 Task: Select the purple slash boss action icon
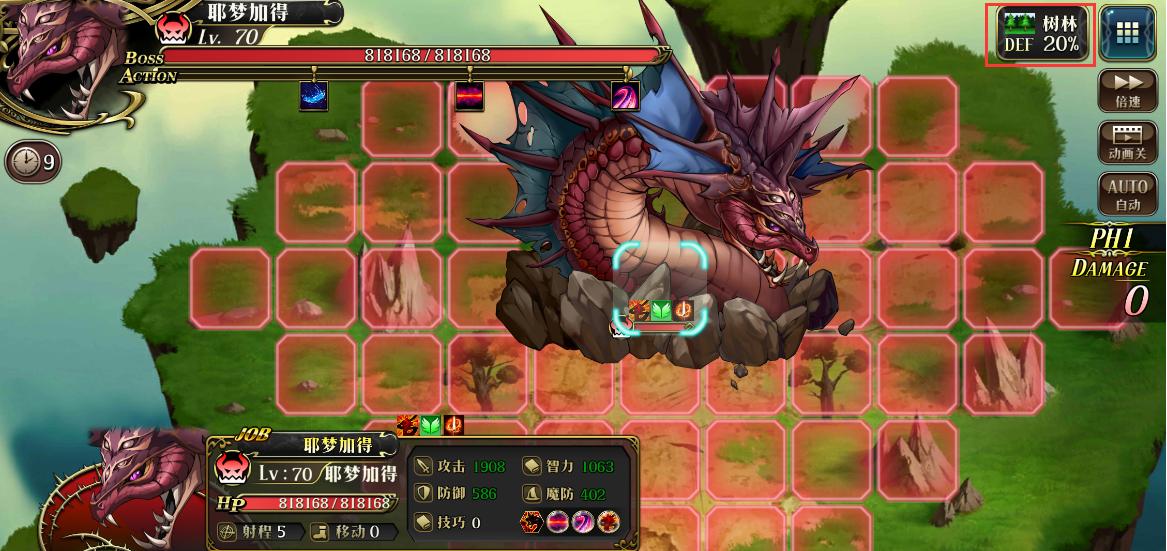point(625,96)
